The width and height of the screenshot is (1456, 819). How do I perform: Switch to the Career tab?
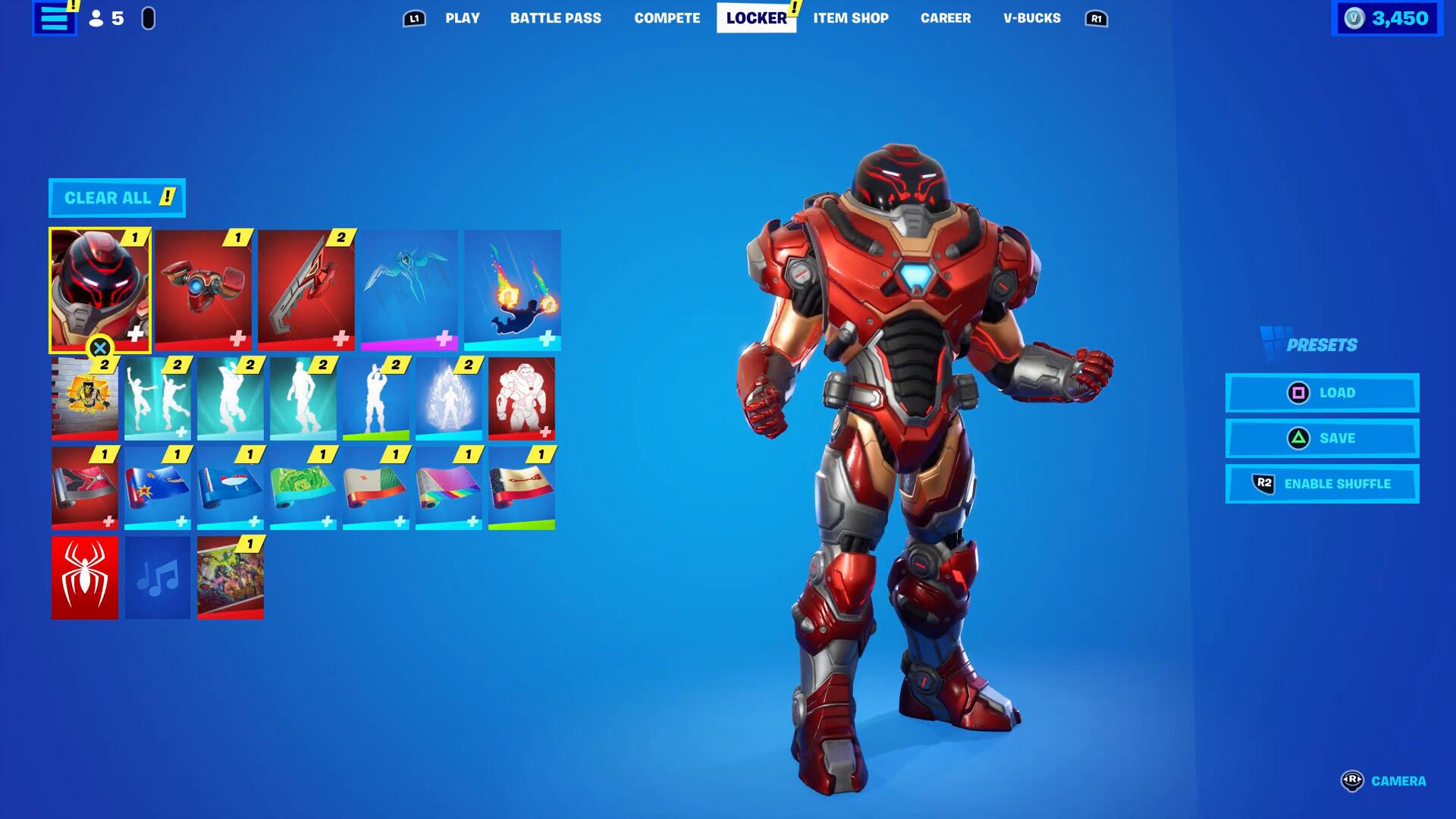pos(945,18)
